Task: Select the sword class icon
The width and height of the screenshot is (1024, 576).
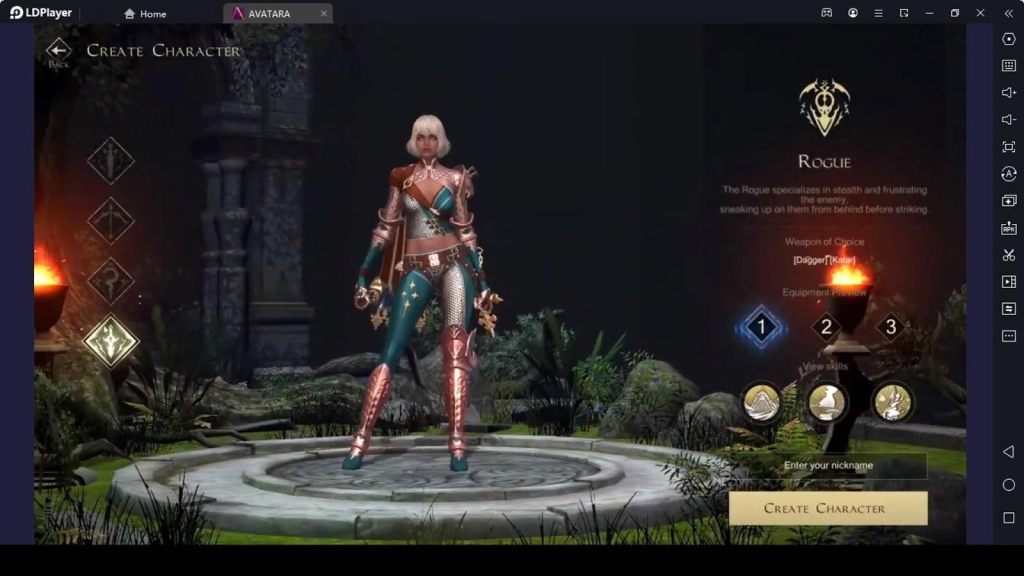Action: click(x=110, y=160)
